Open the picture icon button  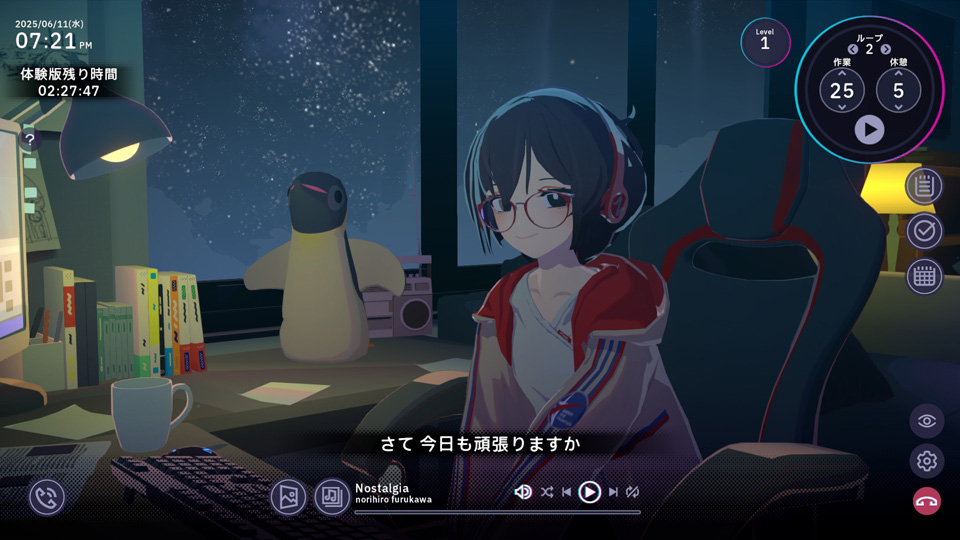click(289, 496)
